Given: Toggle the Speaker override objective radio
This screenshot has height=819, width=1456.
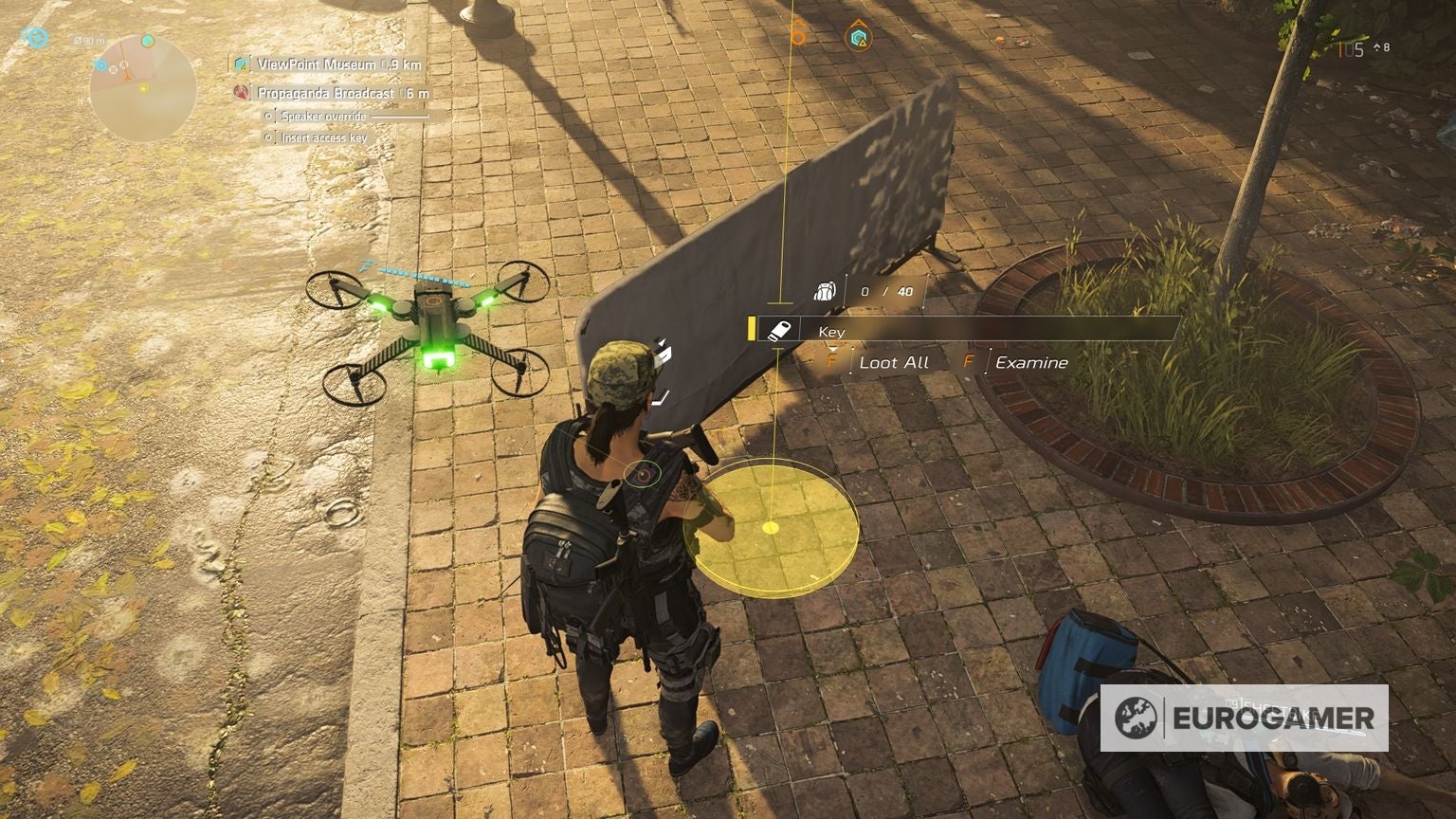Looking at the screenshot, I should click(x=268, y=116).
